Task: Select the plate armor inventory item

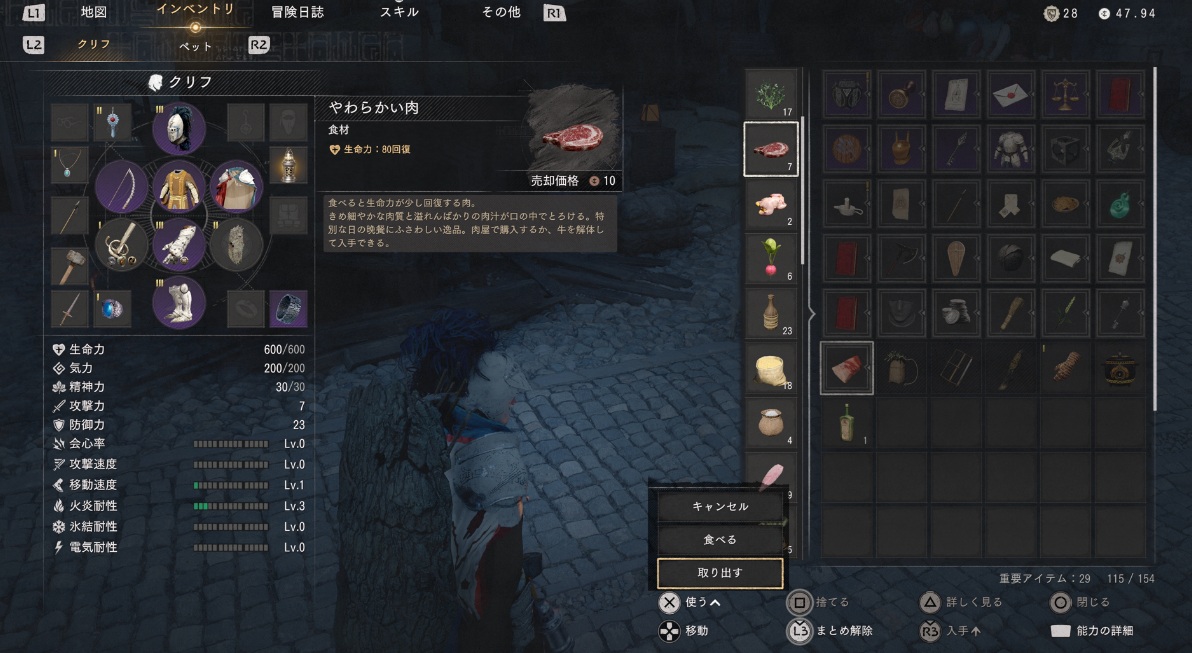Action: (1011, 150)
